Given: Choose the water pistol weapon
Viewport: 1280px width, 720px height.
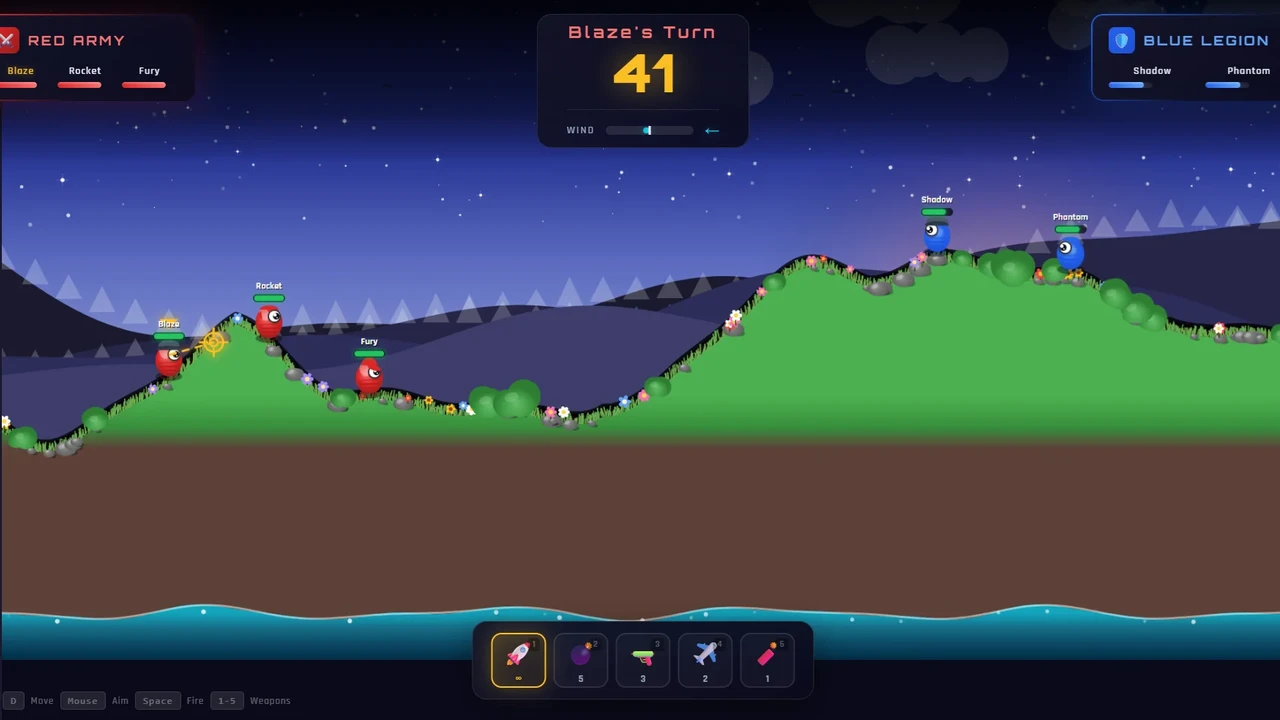Looking at the screenshot, I should [642, 657].
